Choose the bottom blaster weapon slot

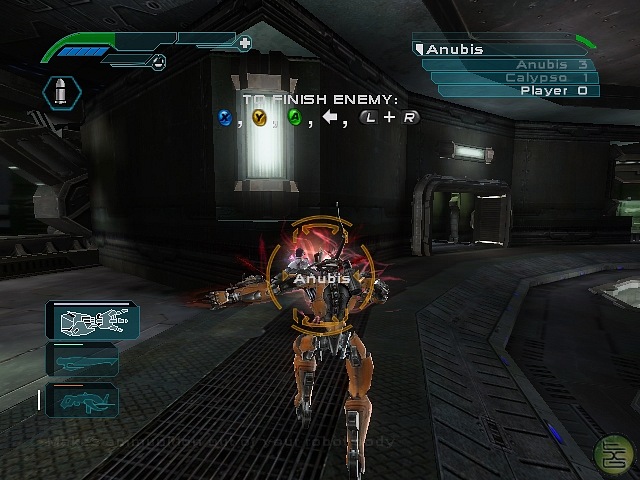[x=82, y=400]
